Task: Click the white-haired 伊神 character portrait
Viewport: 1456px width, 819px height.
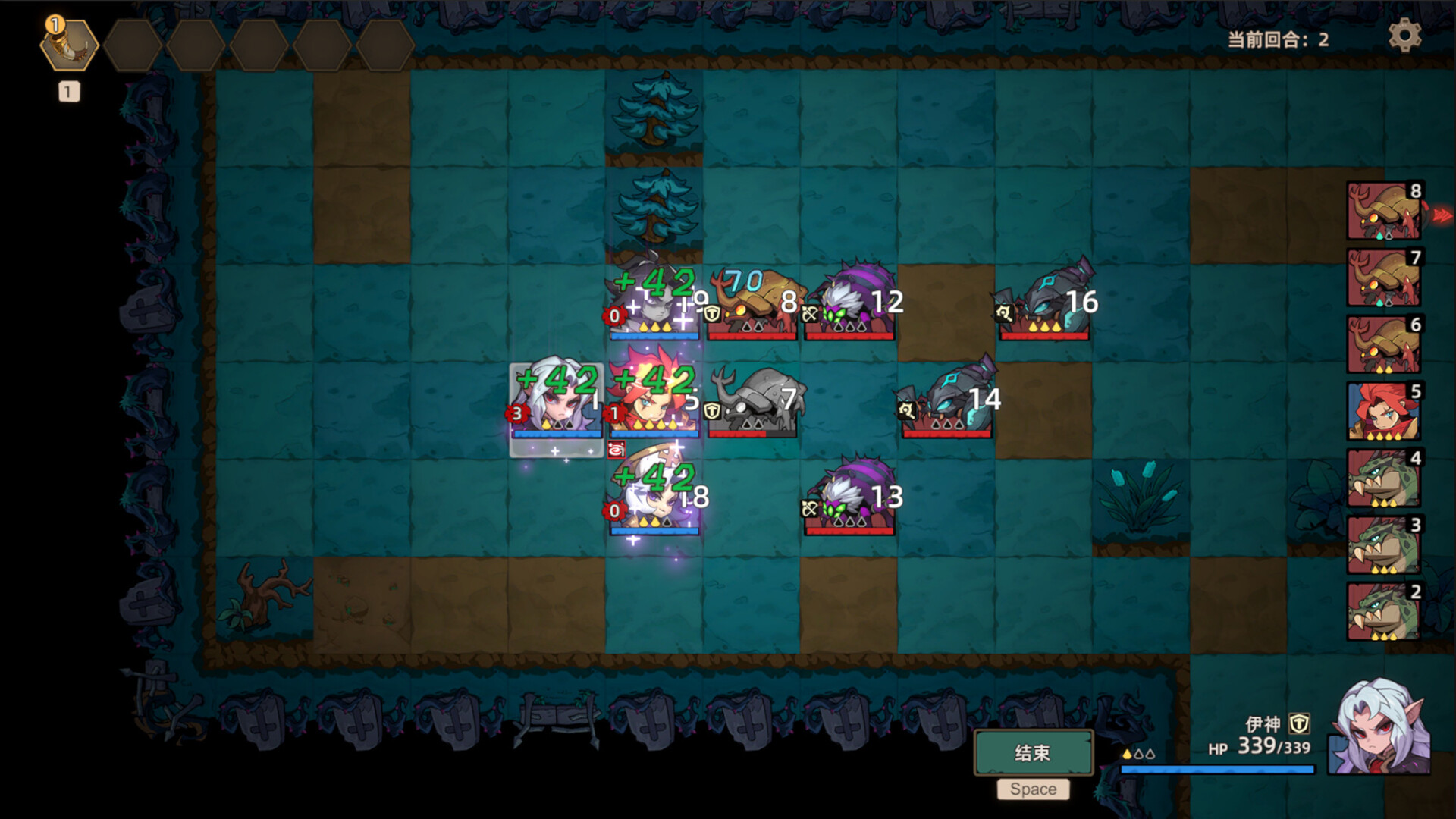Action: pyautogui.click(x=1381, y=728)
